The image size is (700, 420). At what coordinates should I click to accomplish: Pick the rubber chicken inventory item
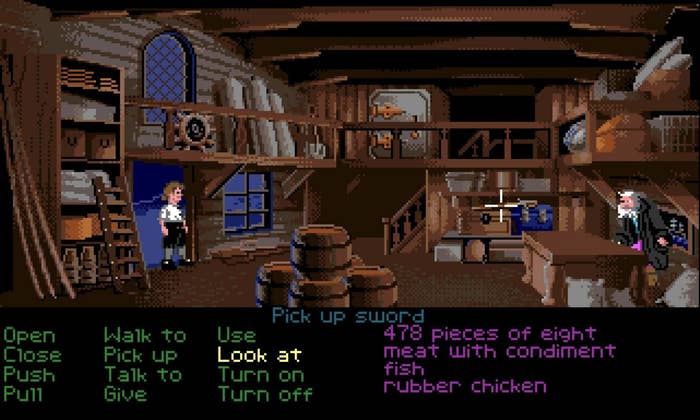[465, 385]
